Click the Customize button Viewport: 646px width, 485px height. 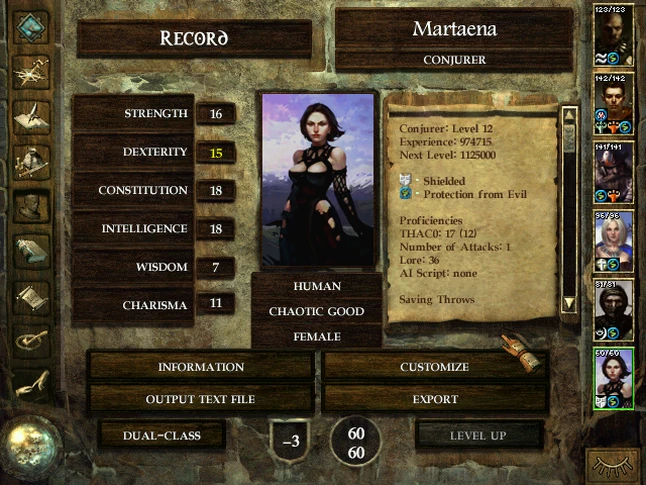click(x=434, y=367)
